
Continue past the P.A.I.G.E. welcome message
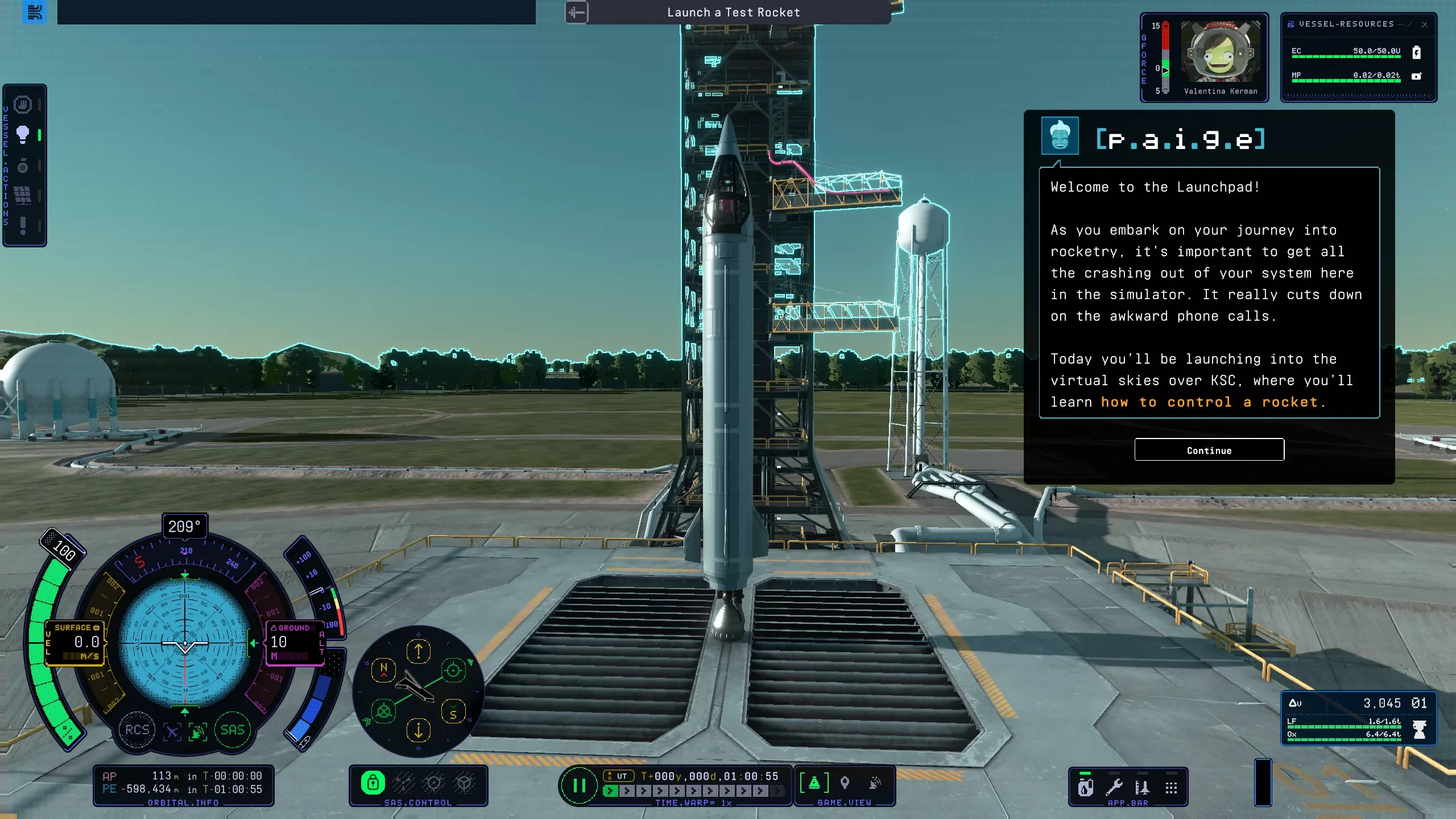pos(1209,450)
